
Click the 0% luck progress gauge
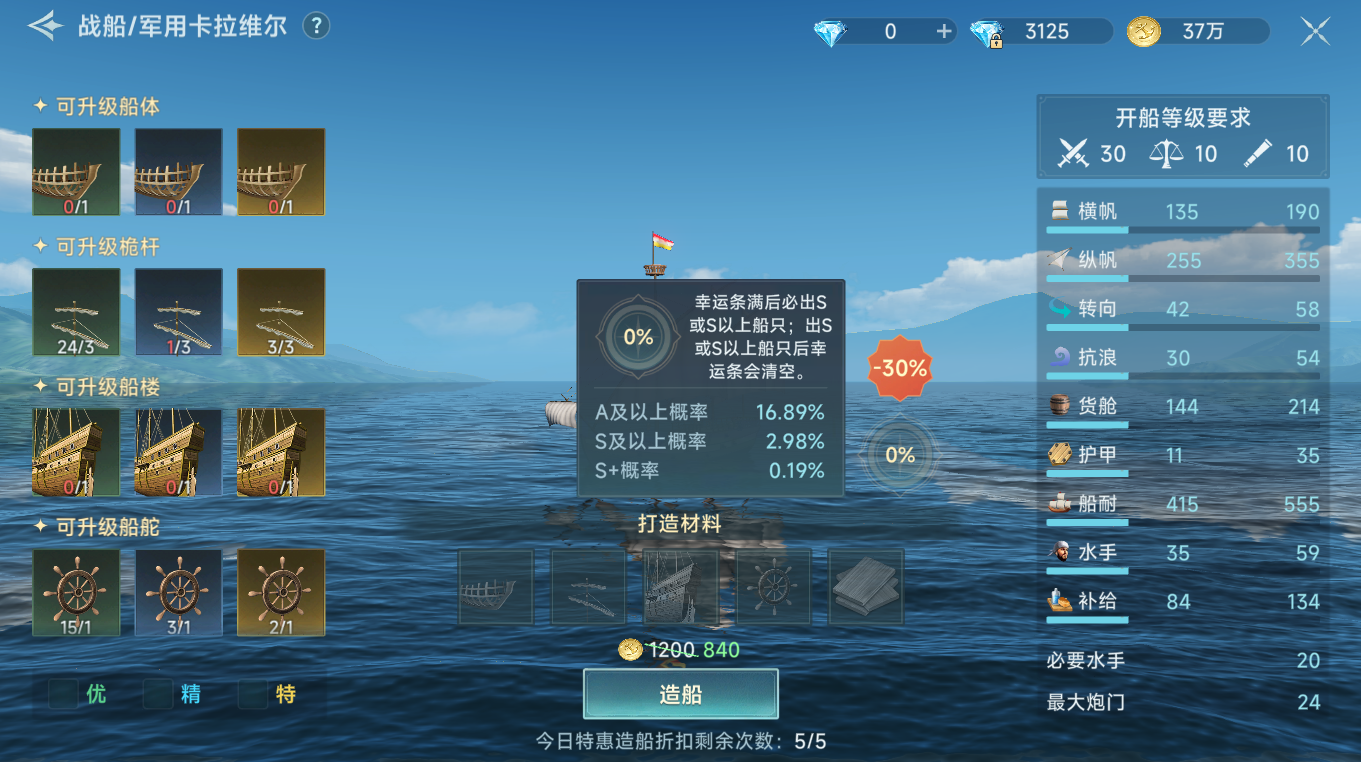click(898, 455)
